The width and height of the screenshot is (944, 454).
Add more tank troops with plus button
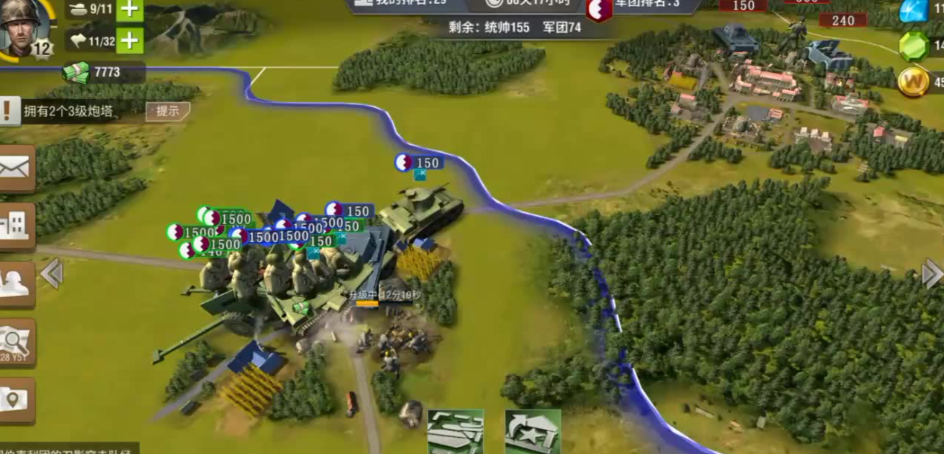(130, 9)
